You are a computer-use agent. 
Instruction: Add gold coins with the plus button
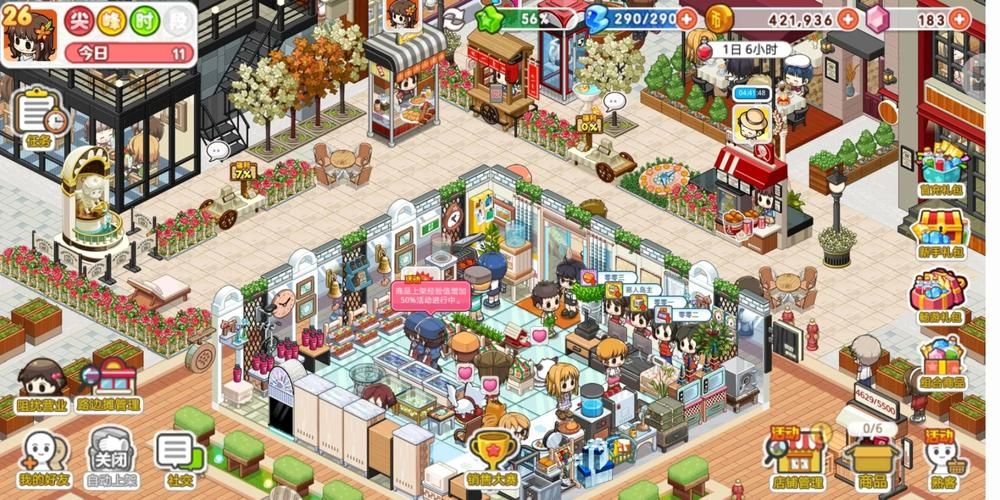pyautogui.click(x=848, y=19)
